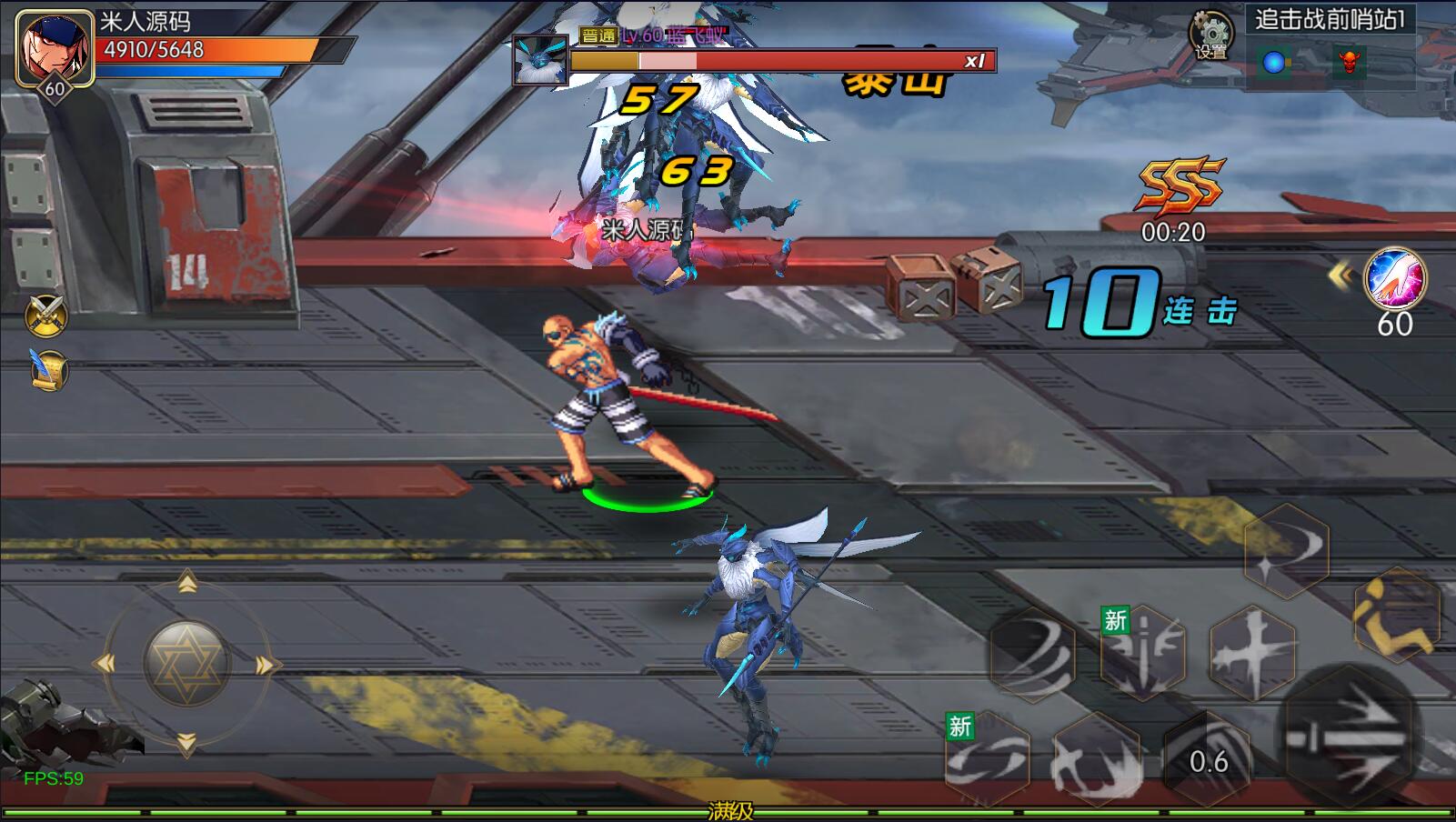Viewport: 1456px width, 822px height.
Task: Activate the triple curved slash skill
Action: (1032, 653)
